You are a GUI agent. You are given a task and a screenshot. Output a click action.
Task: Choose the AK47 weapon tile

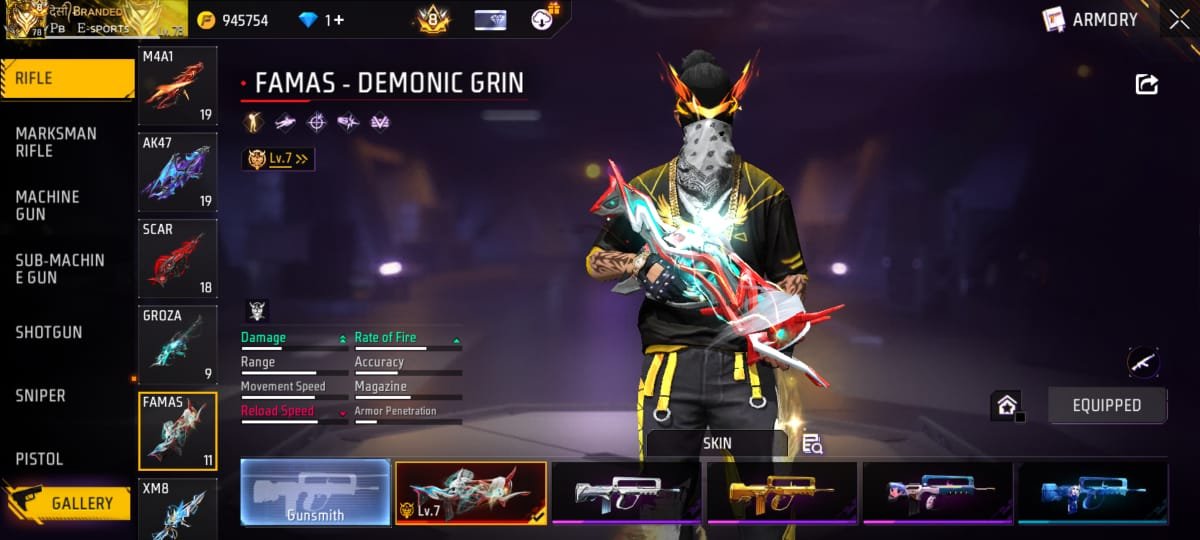177,172
